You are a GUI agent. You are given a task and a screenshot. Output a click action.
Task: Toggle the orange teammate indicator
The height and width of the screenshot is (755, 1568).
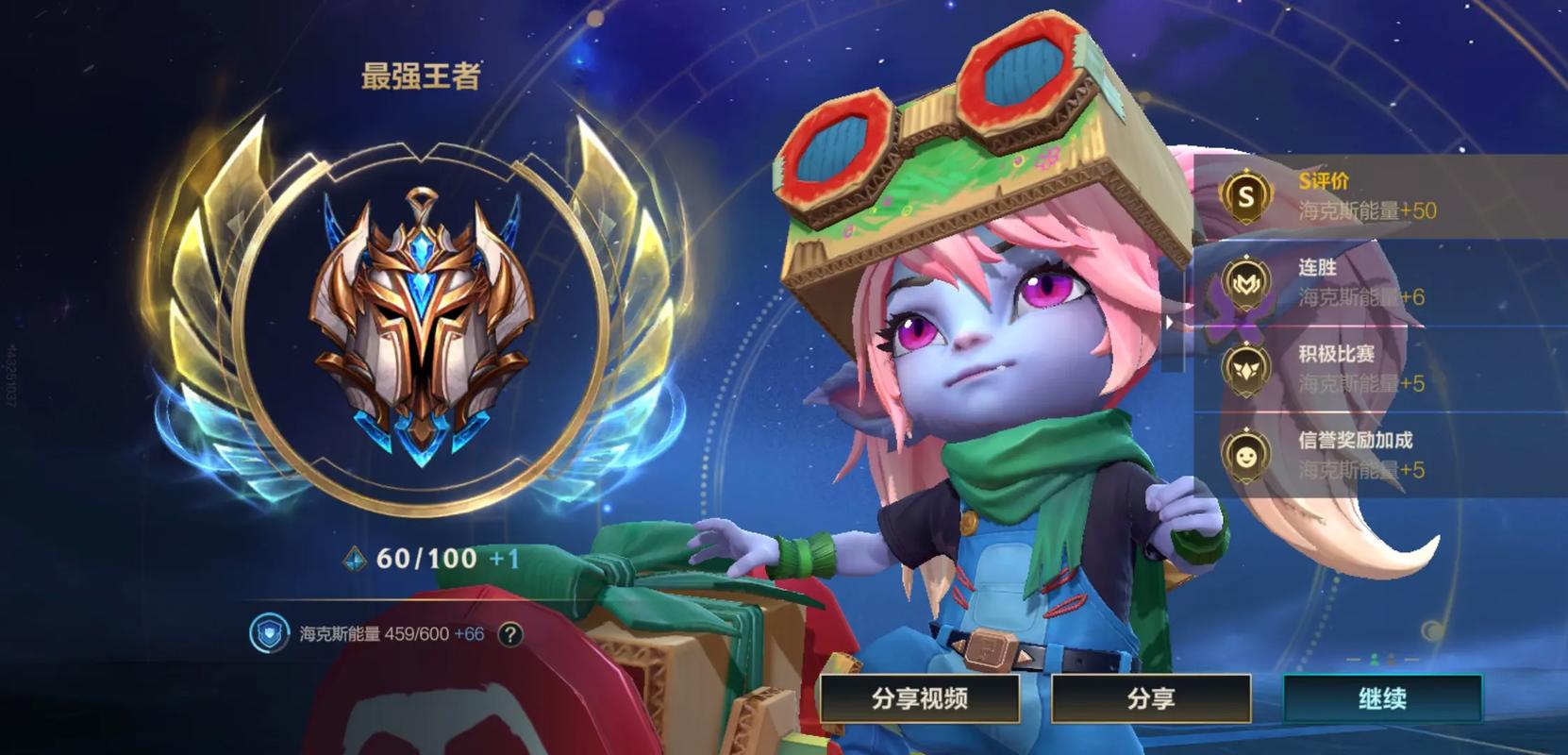tap(1392, 660)
